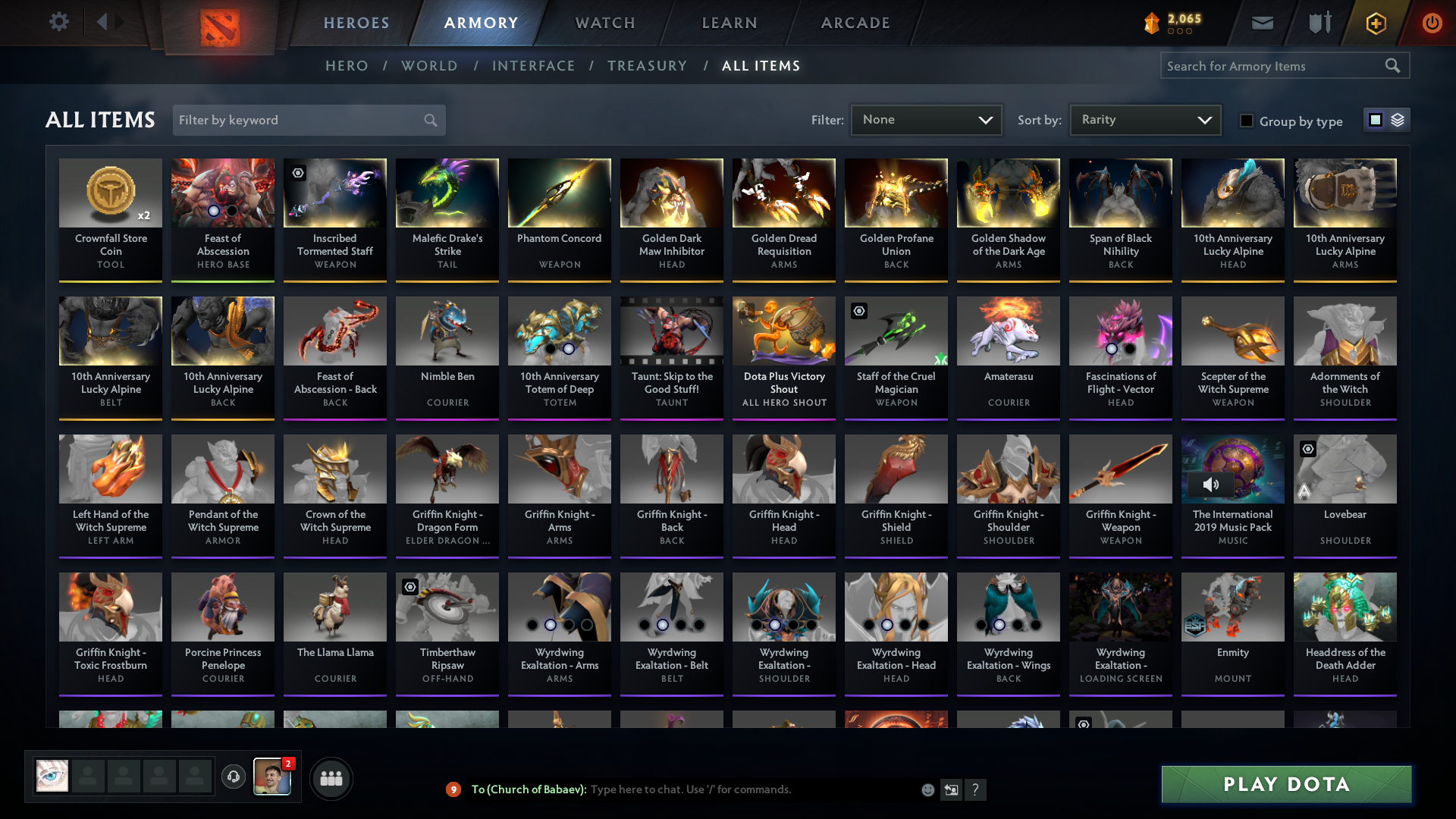Viewport: 1456px width, 819px height.
Task: Open the Filter None dropdown
Action: click(x=925, y=119)
